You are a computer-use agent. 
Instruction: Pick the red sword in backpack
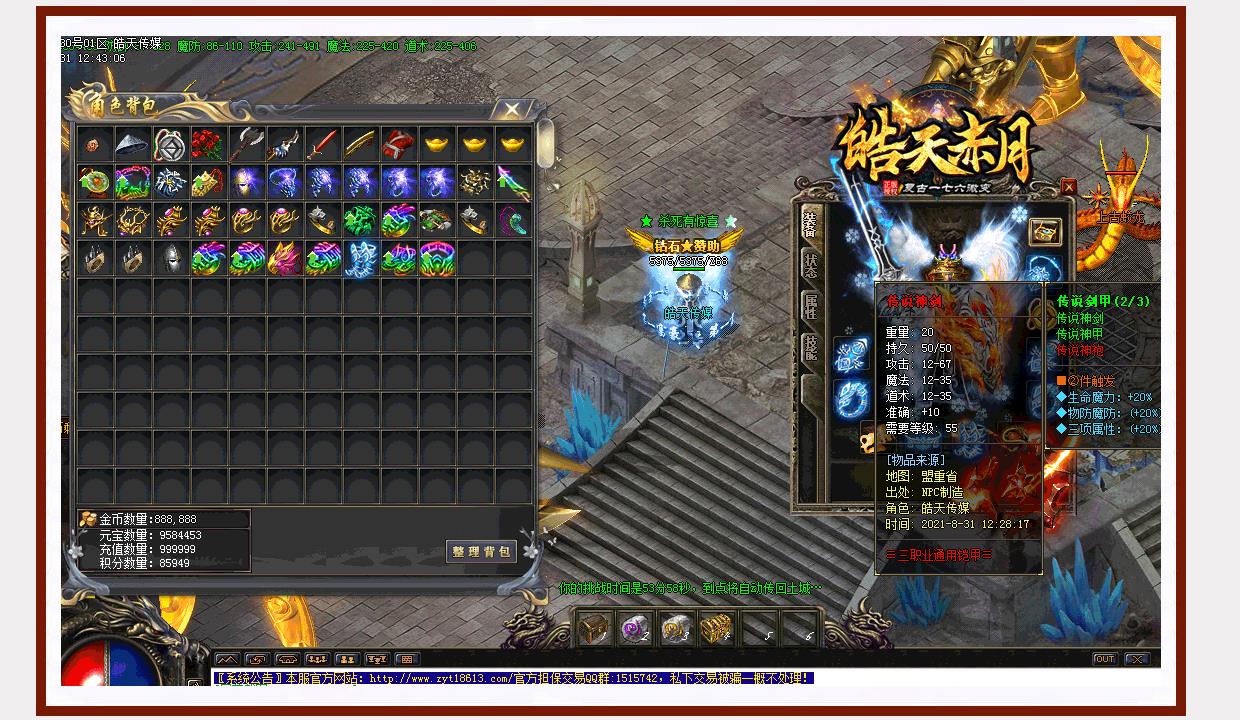[x=324, y=144]
